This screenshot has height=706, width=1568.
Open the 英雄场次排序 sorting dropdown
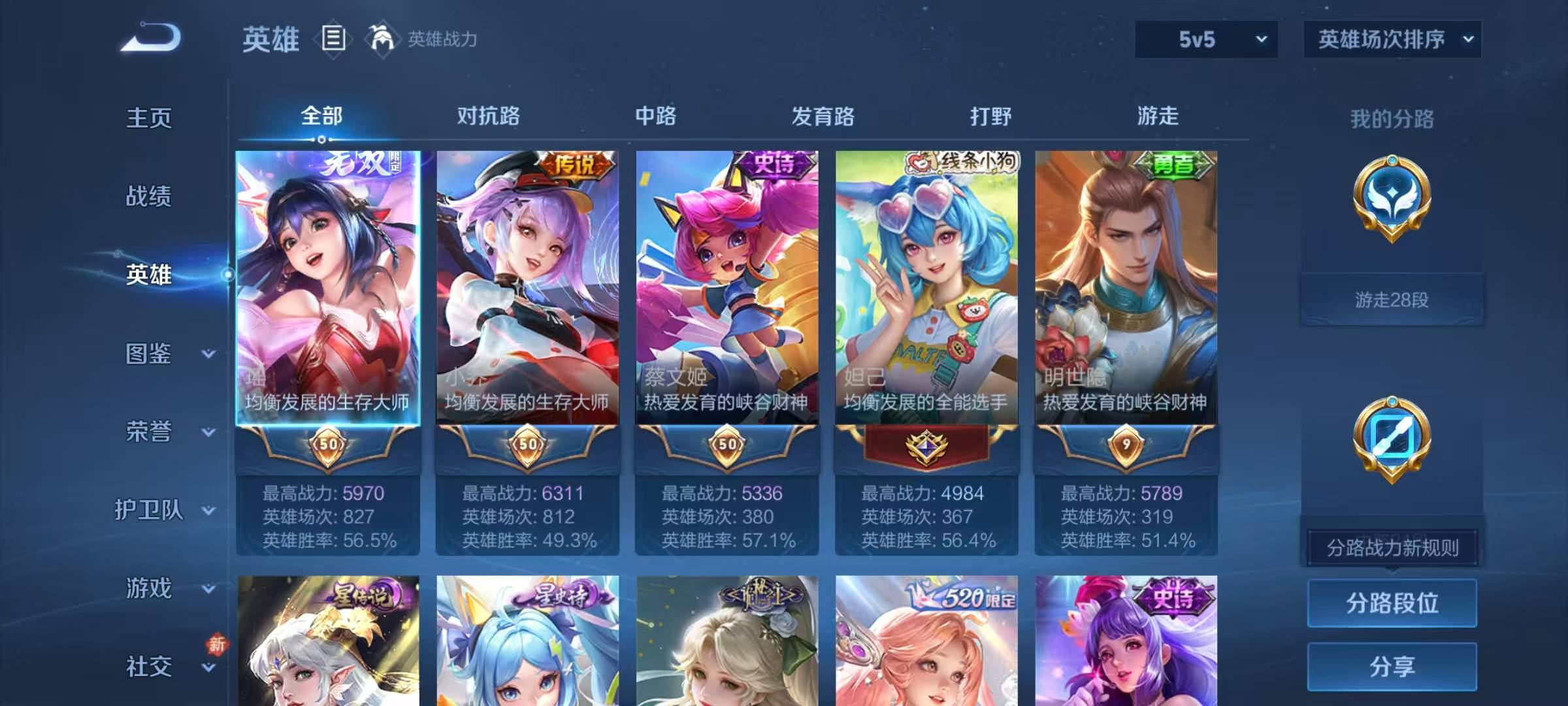[1392, 39]
